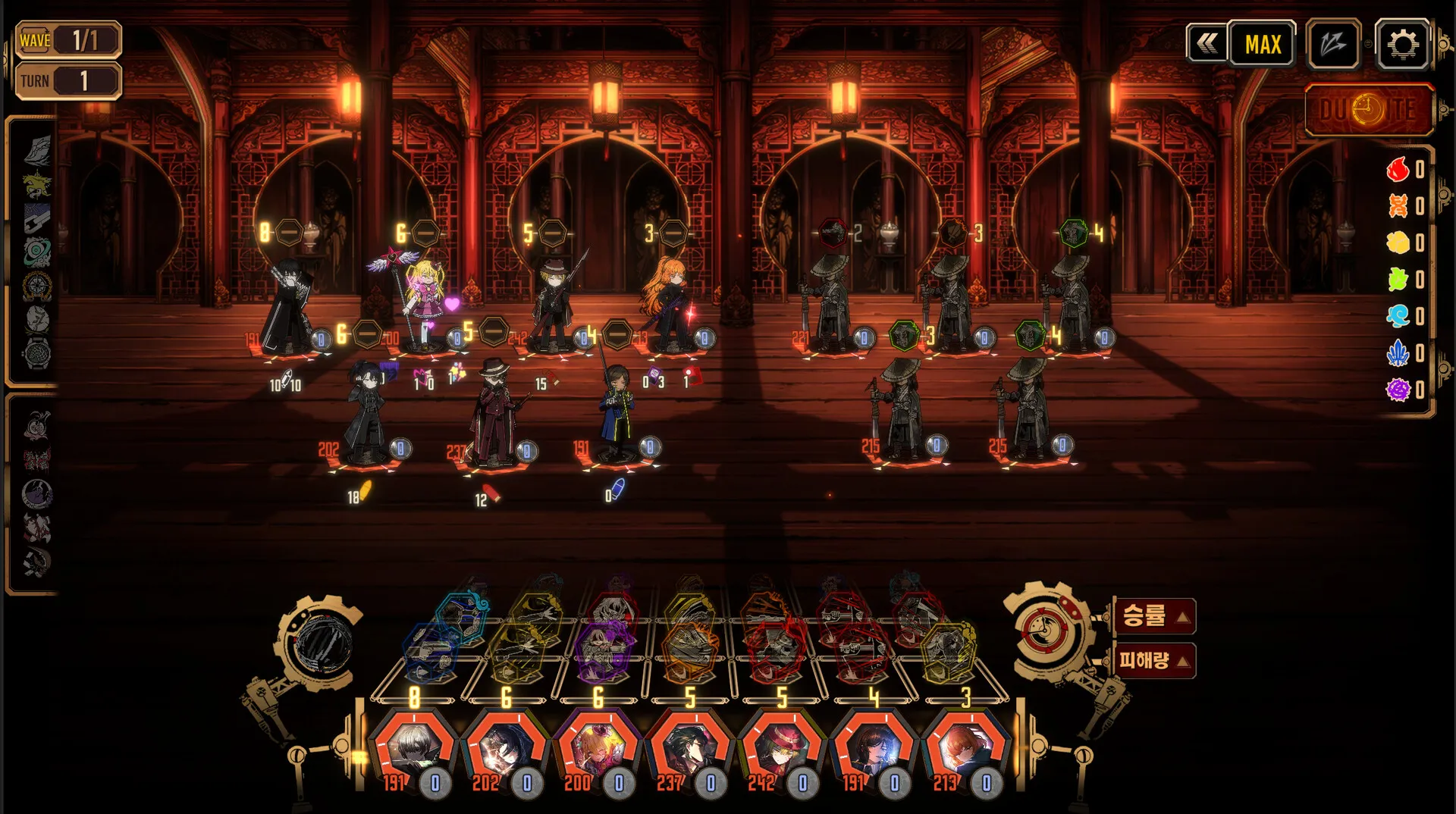Inspect the wristwatch gift icon
This screenshot has width=1456, height=814.
37,353
